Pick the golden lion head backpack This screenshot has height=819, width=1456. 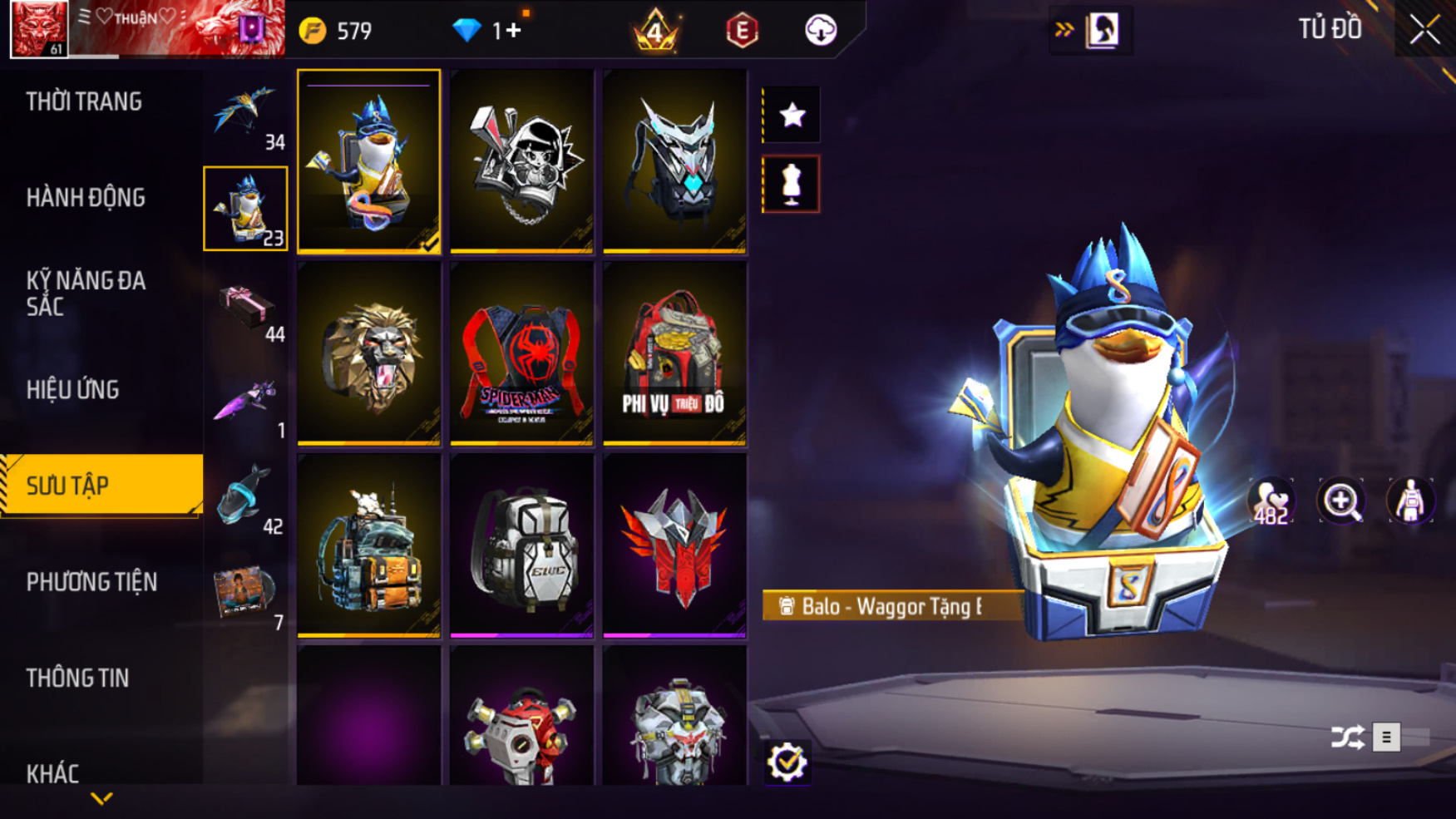point(368,353)
